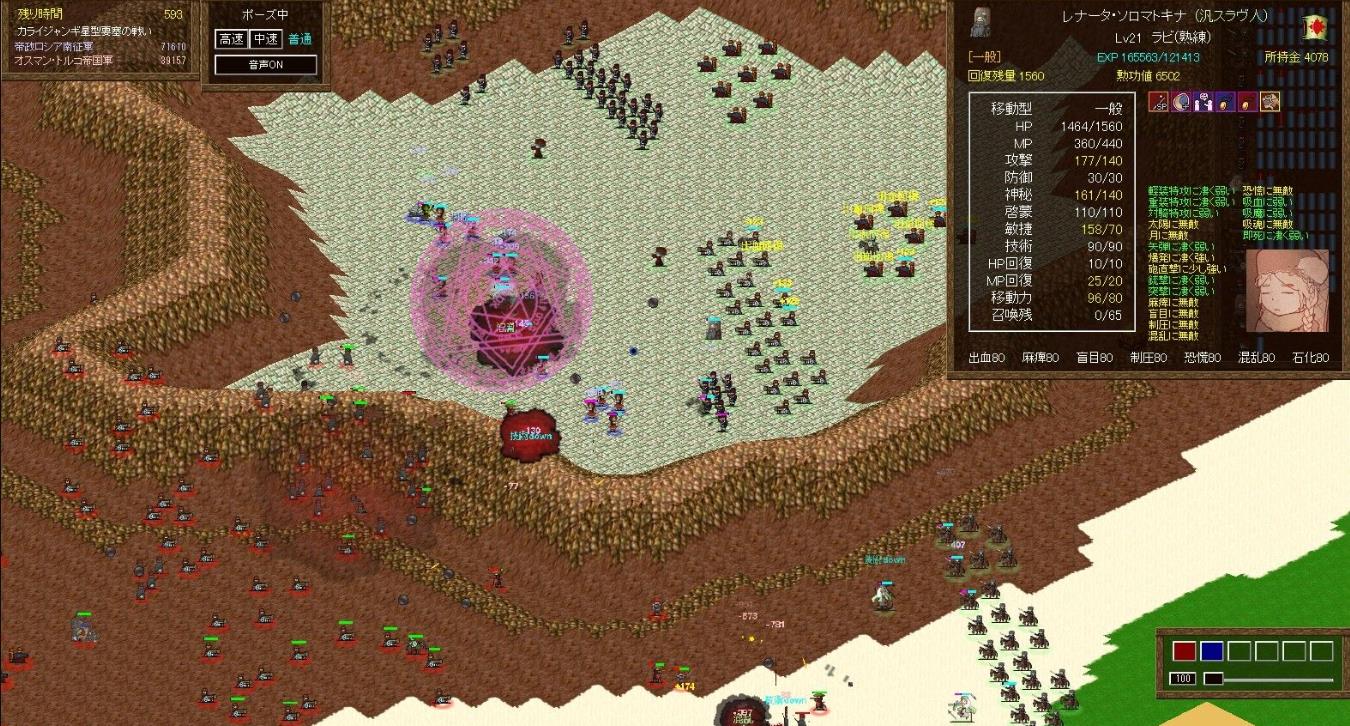
Task: Select the red color square
Action: (x=1184, y=652)
